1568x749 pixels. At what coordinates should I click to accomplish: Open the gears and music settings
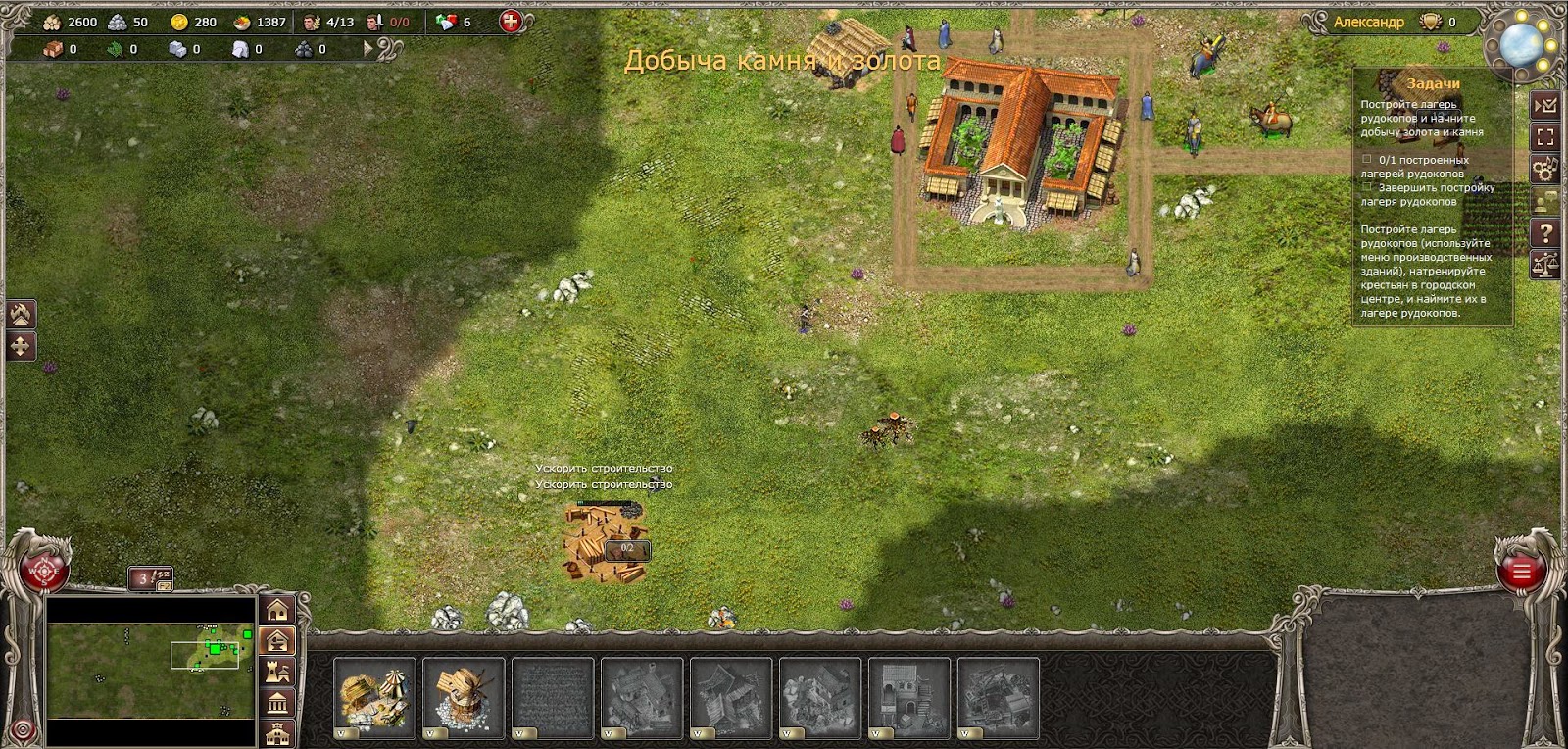click(x=1545, y=169)
